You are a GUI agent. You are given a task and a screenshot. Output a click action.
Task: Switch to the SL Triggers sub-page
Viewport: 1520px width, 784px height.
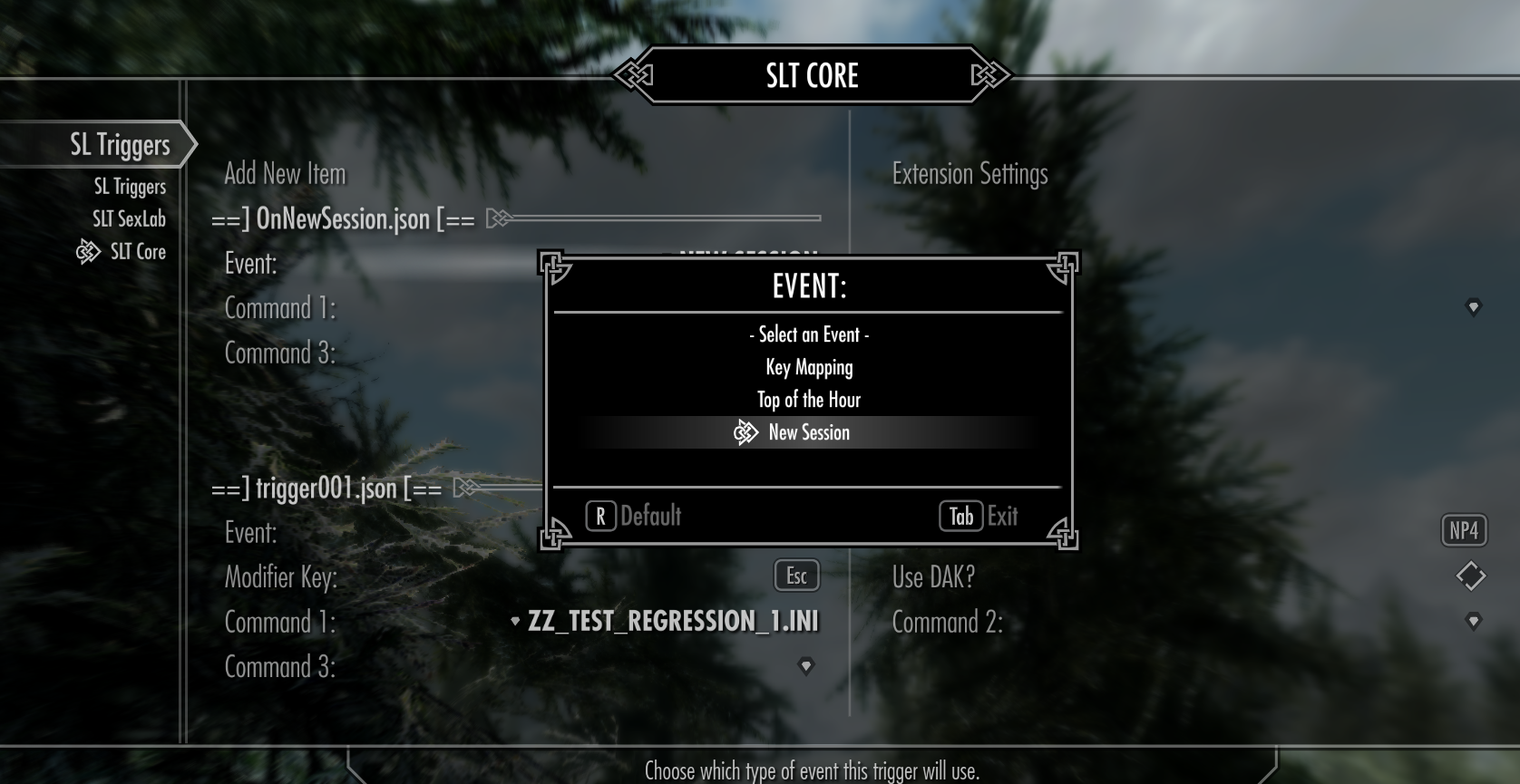pos(130,187)
